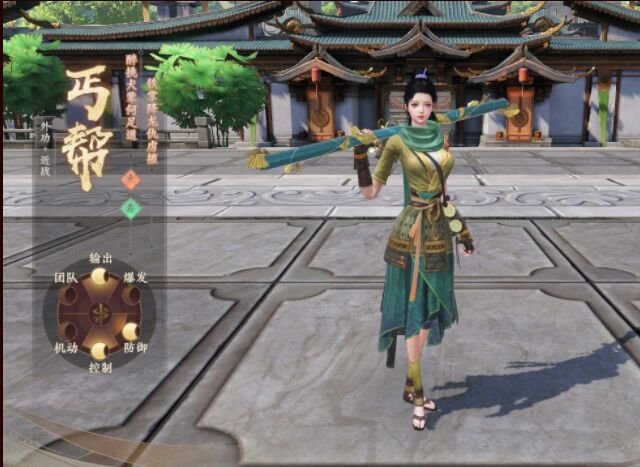Select the green diamond style icon

pos(130,208)
